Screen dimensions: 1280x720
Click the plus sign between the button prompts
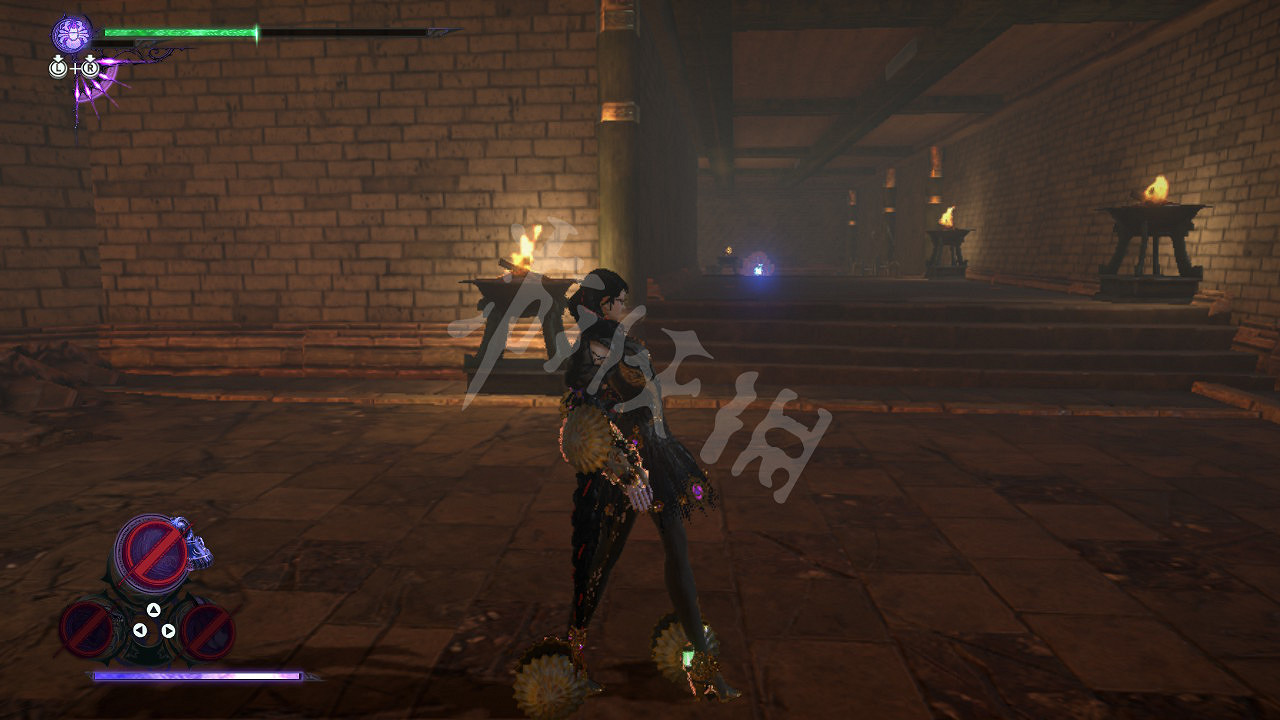[x=75, y=68]
